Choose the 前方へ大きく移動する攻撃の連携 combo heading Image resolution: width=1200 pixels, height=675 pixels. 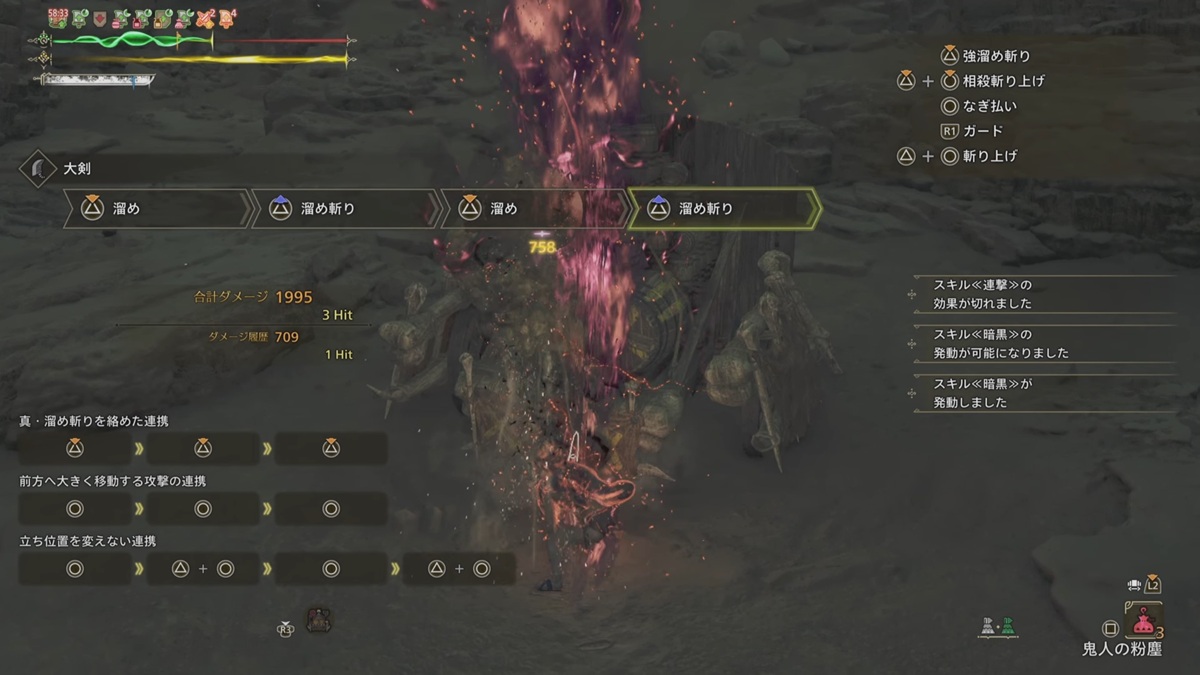tap(113, 481)
